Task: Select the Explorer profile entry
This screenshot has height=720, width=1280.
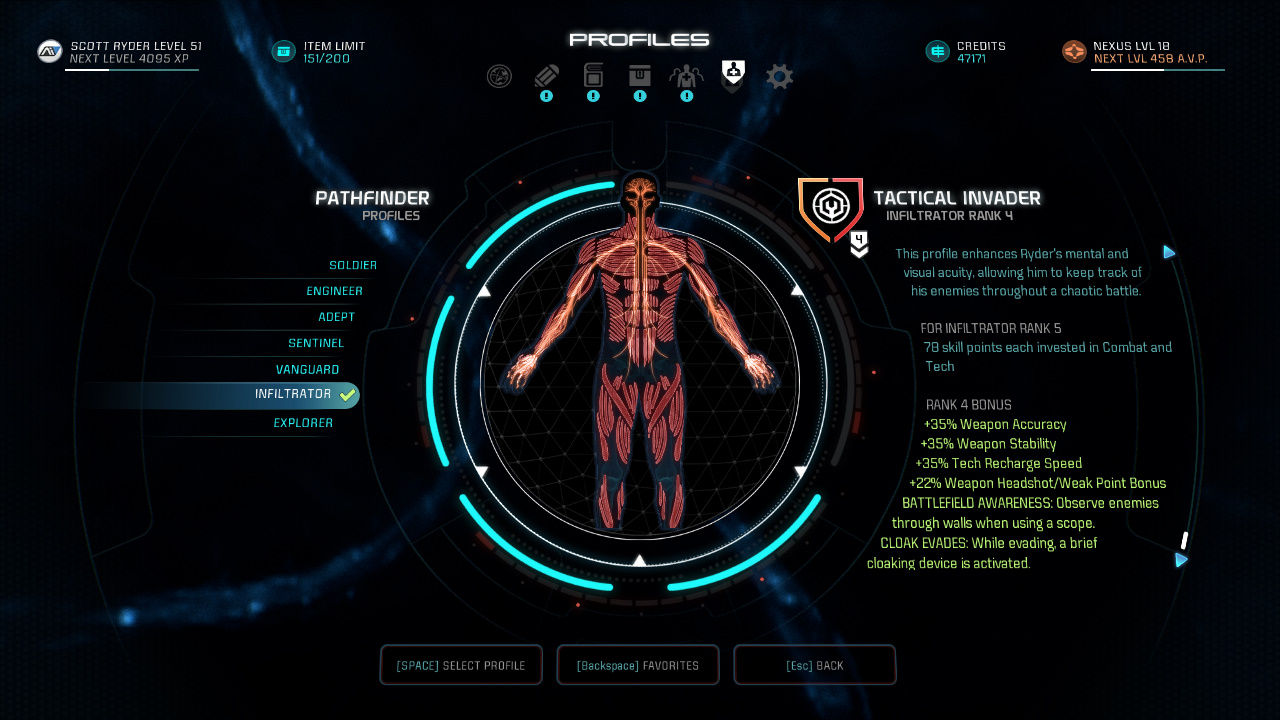Action: click(304, 422)
